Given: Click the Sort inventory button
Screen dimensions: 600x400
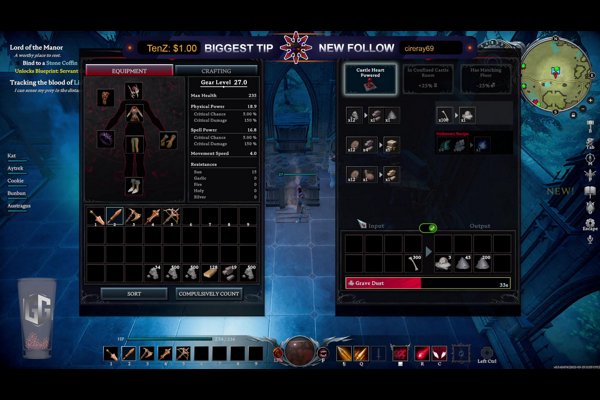Looking at the screenshot, I should [134, 294].
